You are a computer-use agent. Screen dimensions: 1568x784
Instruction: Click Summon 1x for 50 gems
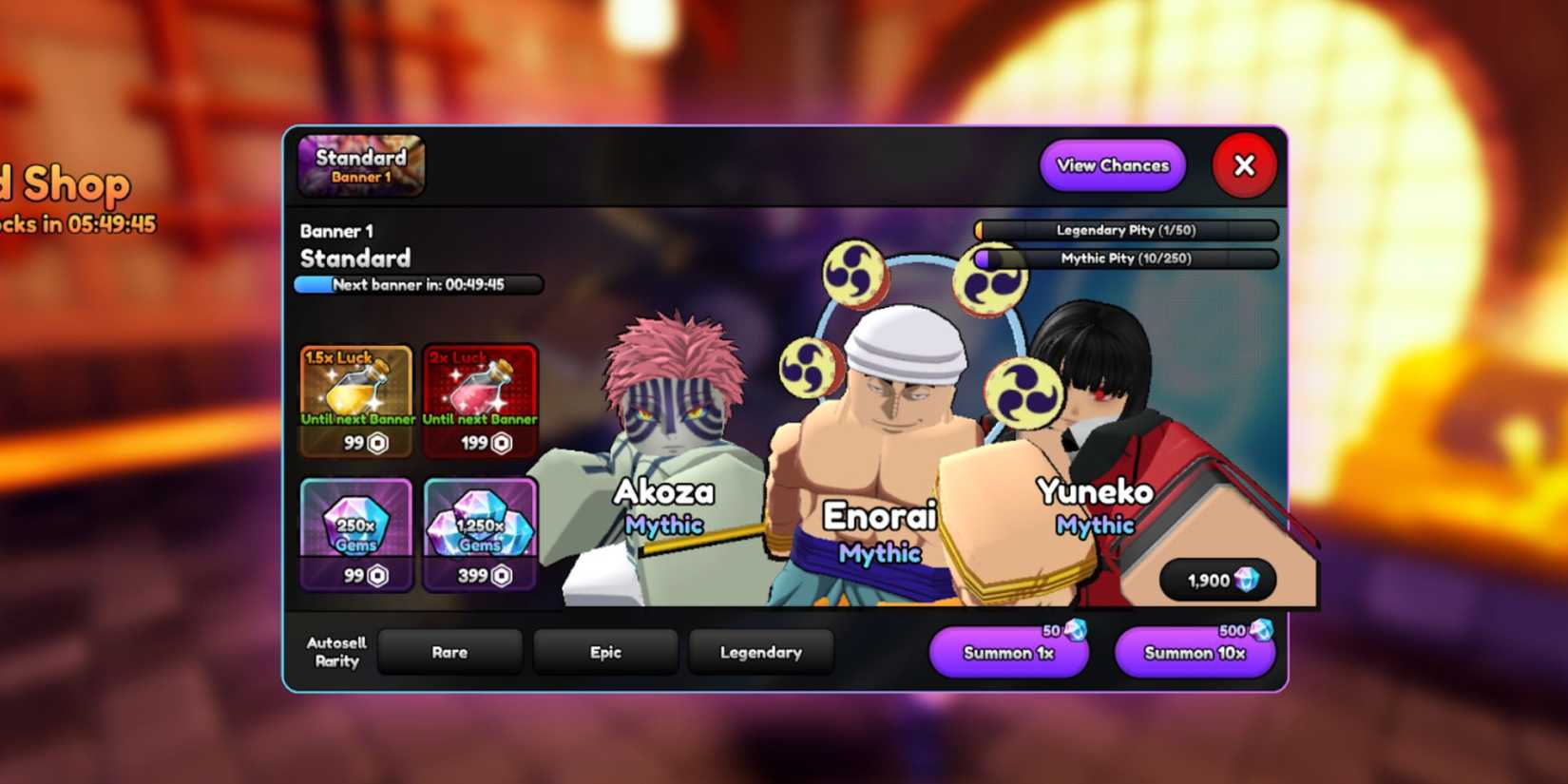(1010, 654)
